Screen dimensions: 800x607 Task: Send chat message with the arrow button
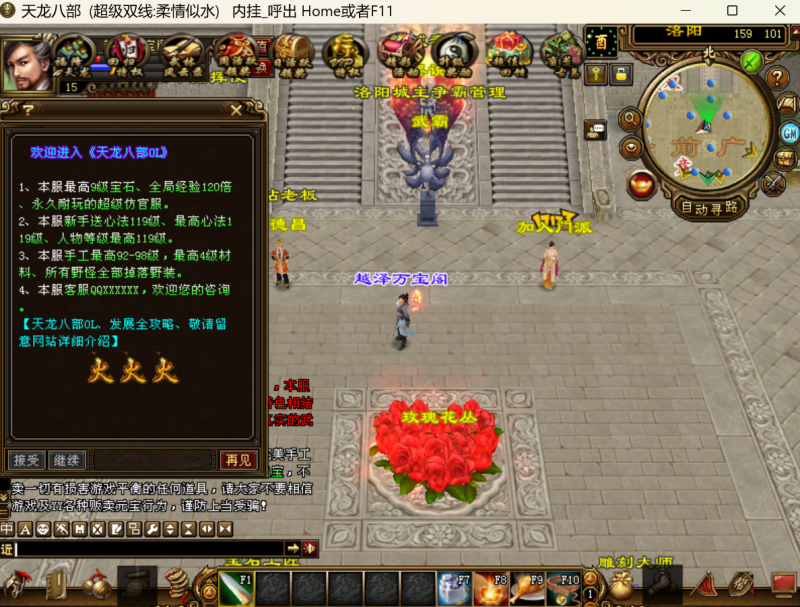[293, 548]
